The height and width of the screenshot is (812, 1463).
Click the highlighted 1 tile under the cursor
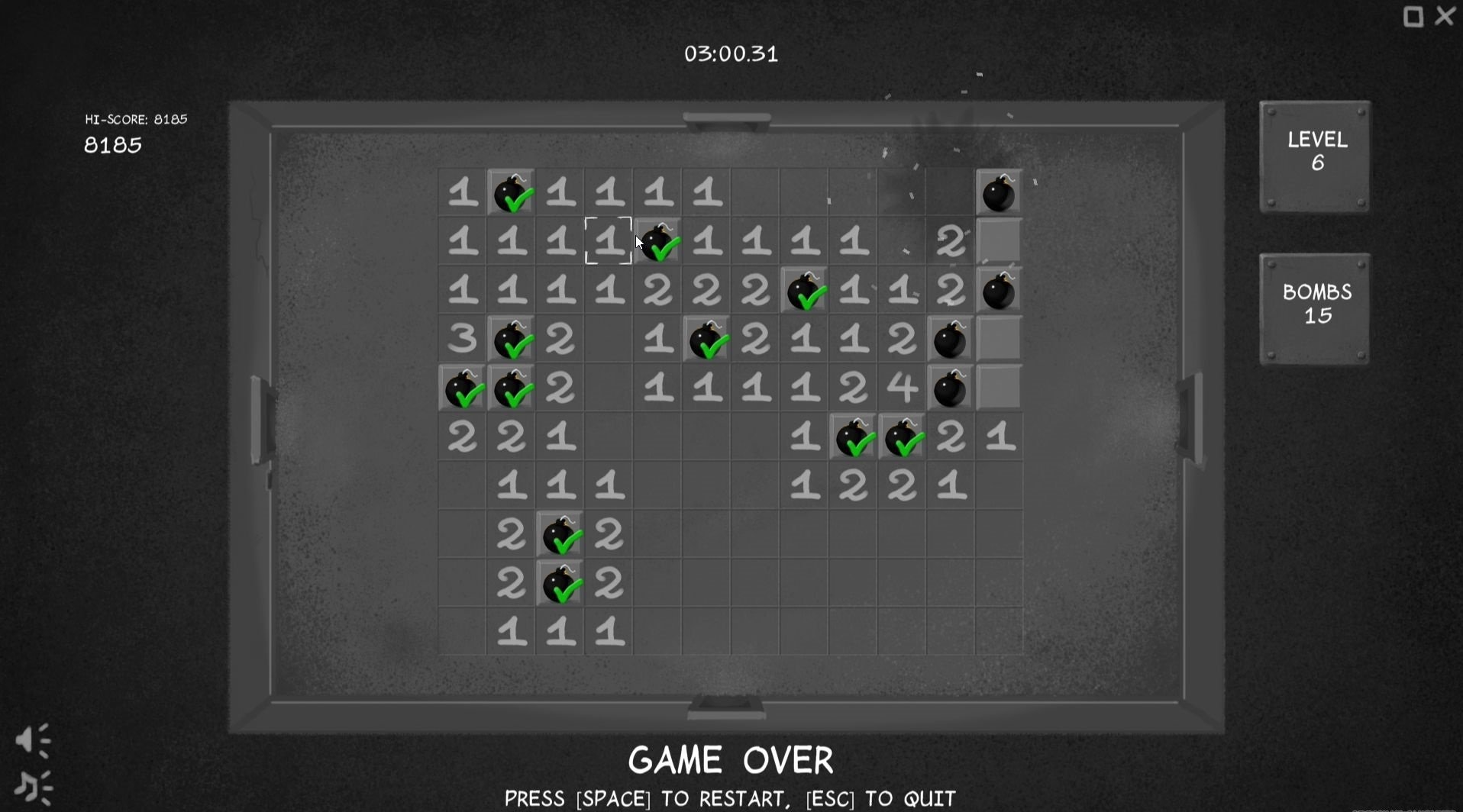tap(609, 242)
